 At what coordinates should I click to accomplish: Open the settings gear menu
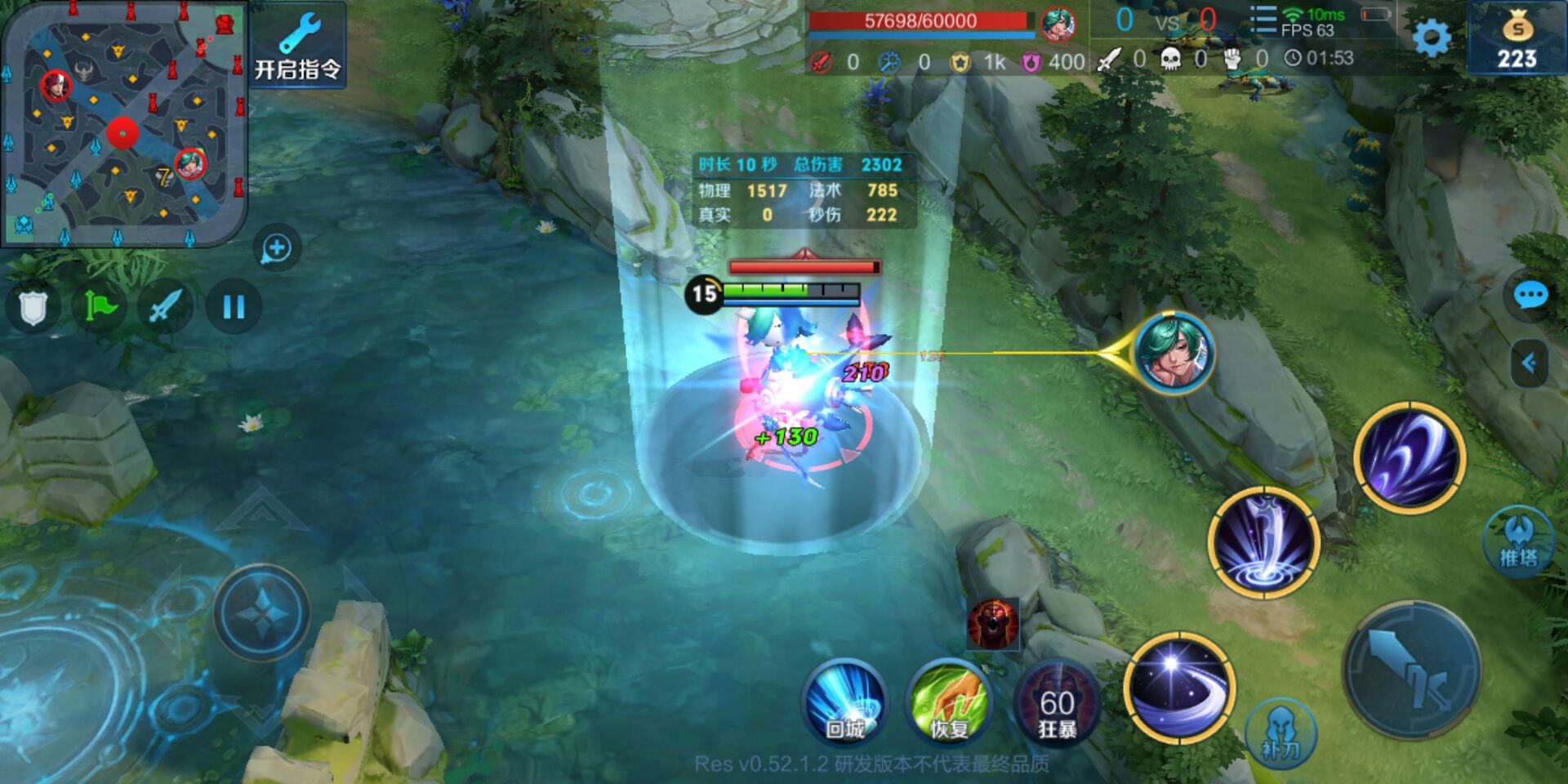click(1431, 38)
